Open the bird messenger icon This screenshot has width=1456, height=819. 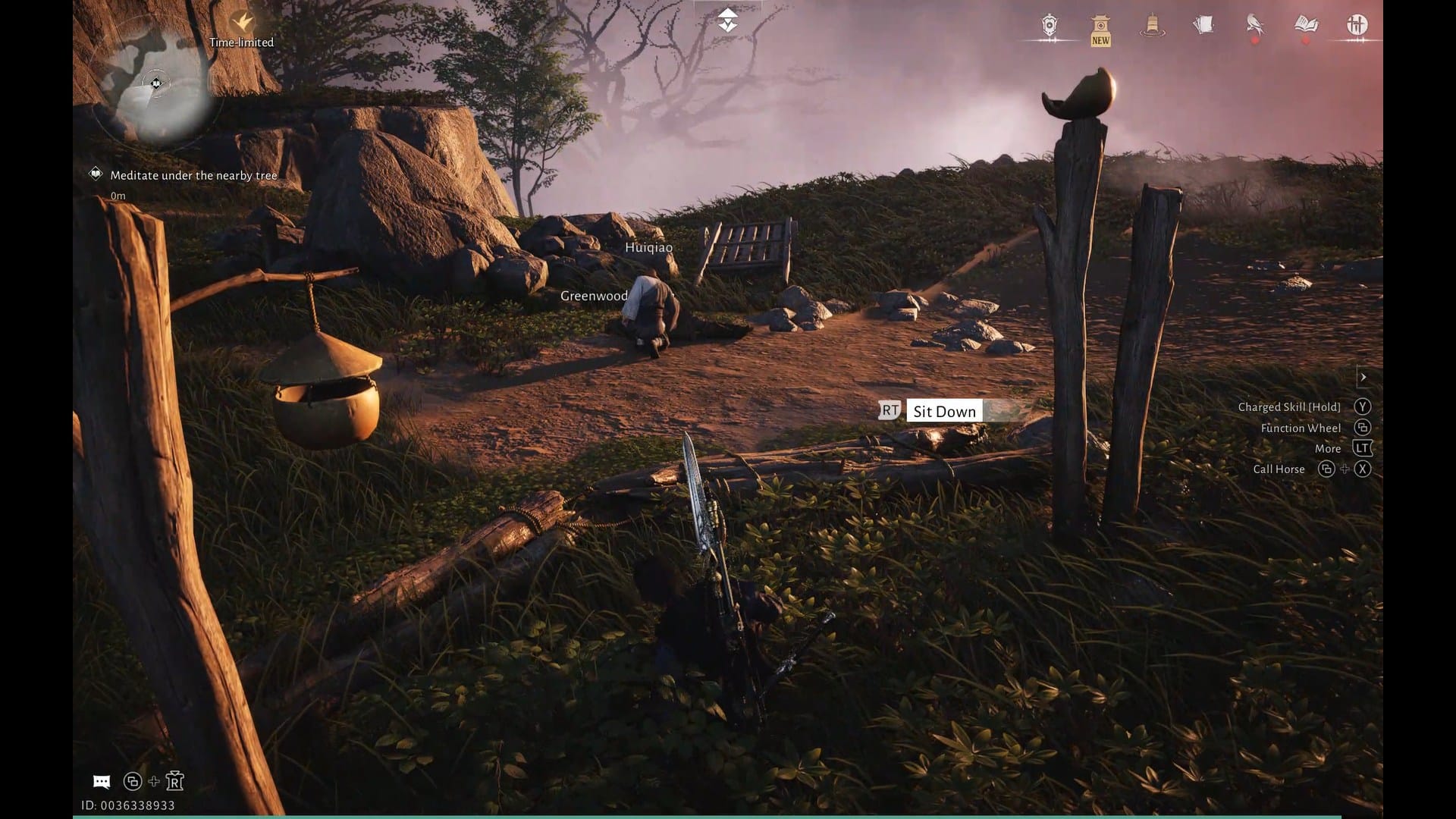(1255, 25)
